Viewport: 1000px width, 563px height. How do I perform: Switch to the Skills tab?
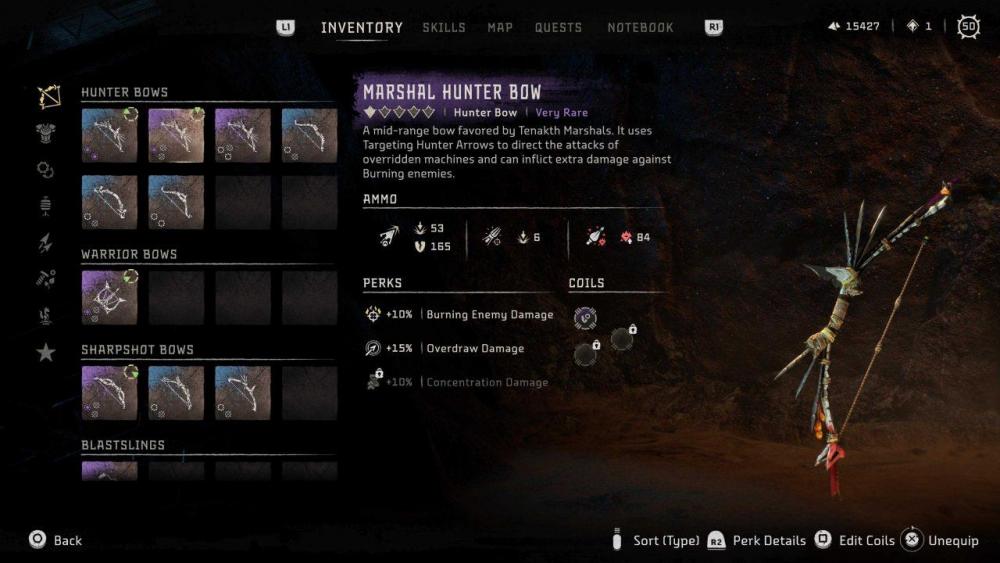coord(443,28)
